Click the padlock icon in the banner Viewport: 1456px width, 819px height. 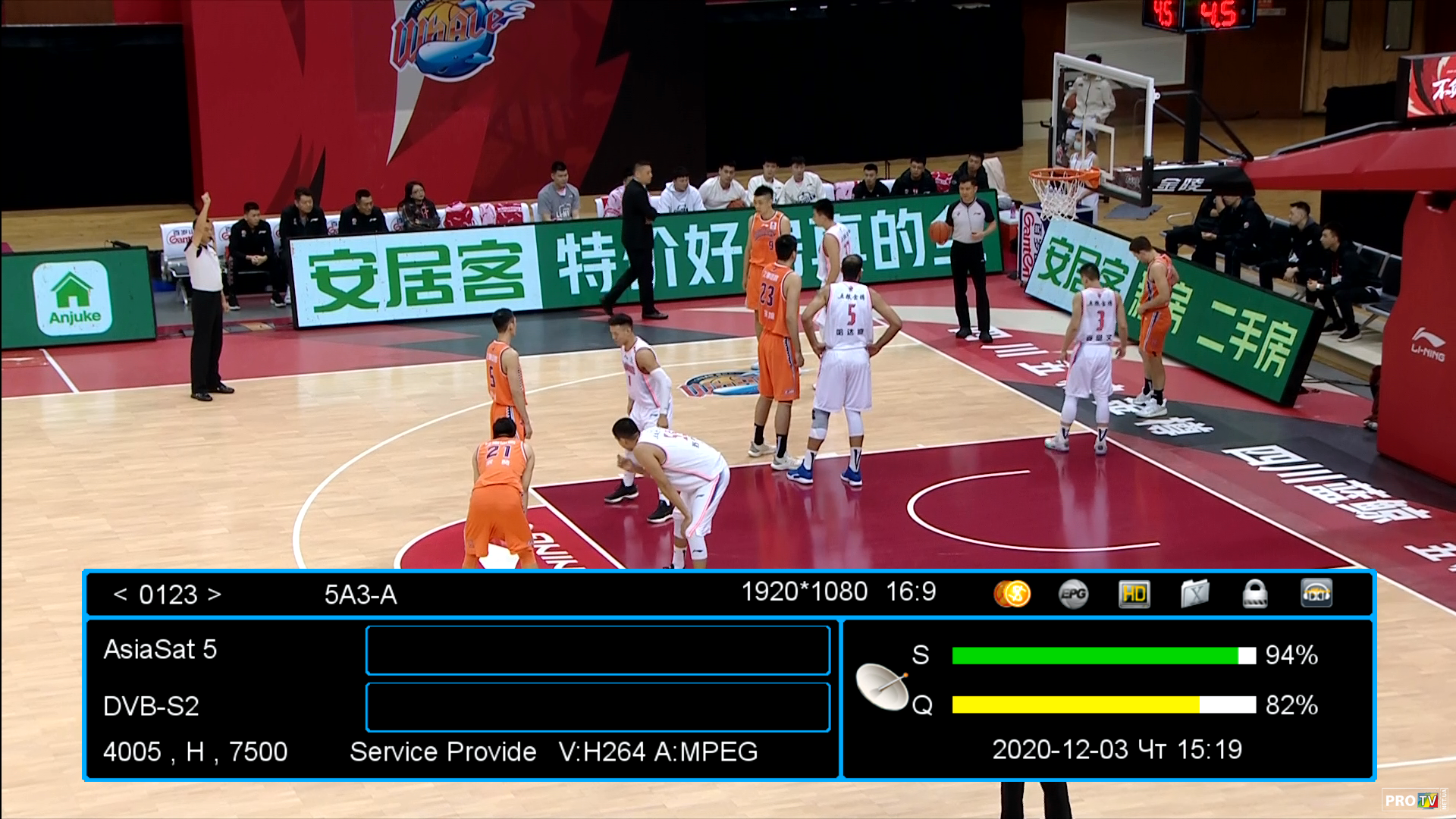(x=1255, y=594)
